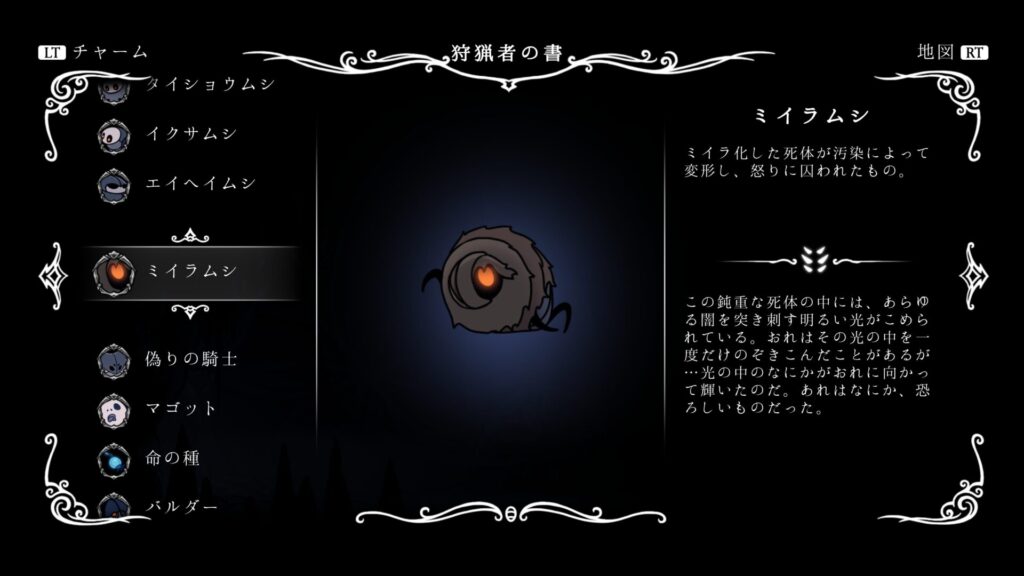Switch to the チャーム tab

coord(94,52)
